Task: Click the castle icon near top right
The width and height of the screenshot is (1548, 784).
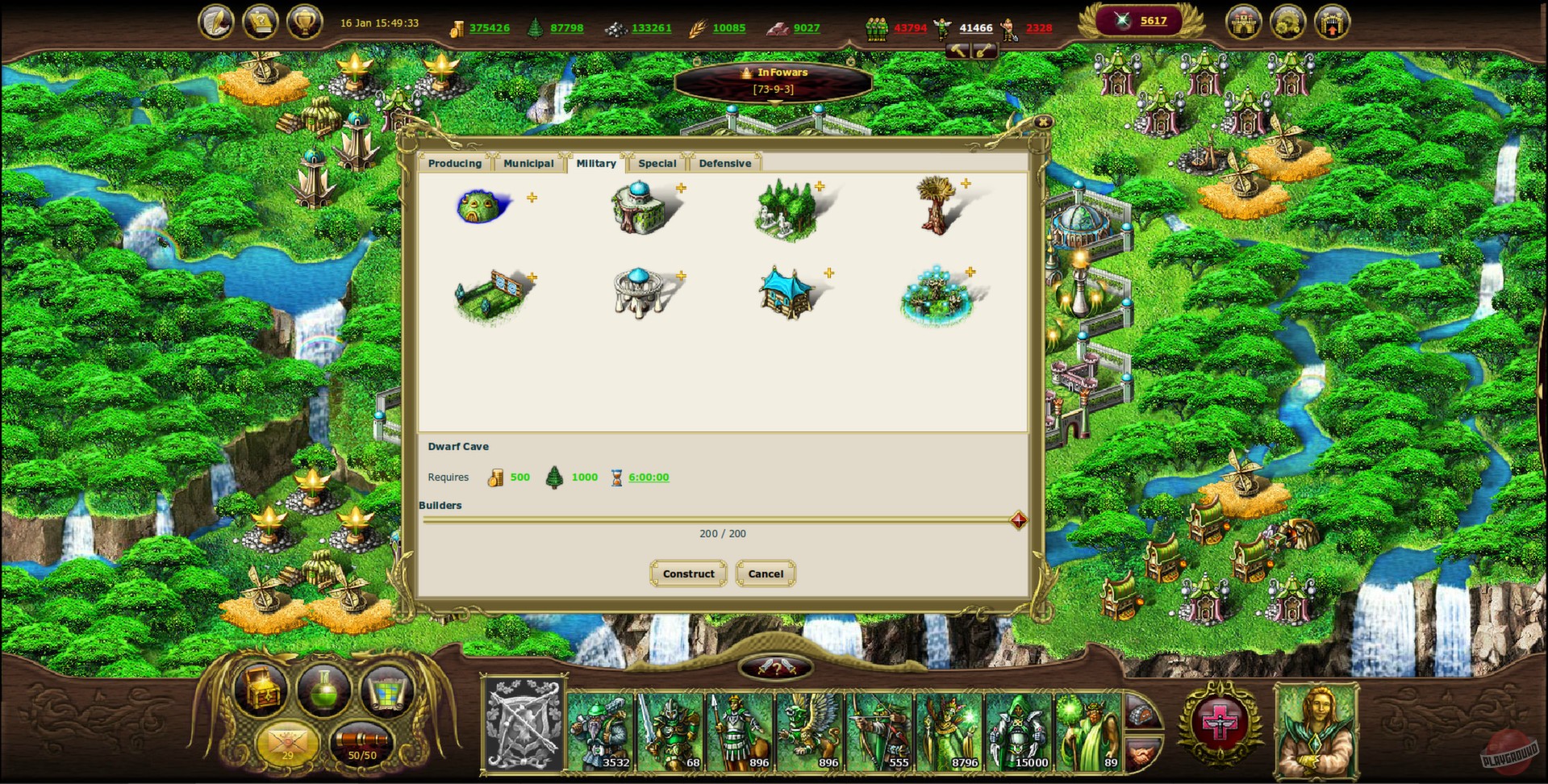Action: pyautogui.click(x=1244, y=22)
